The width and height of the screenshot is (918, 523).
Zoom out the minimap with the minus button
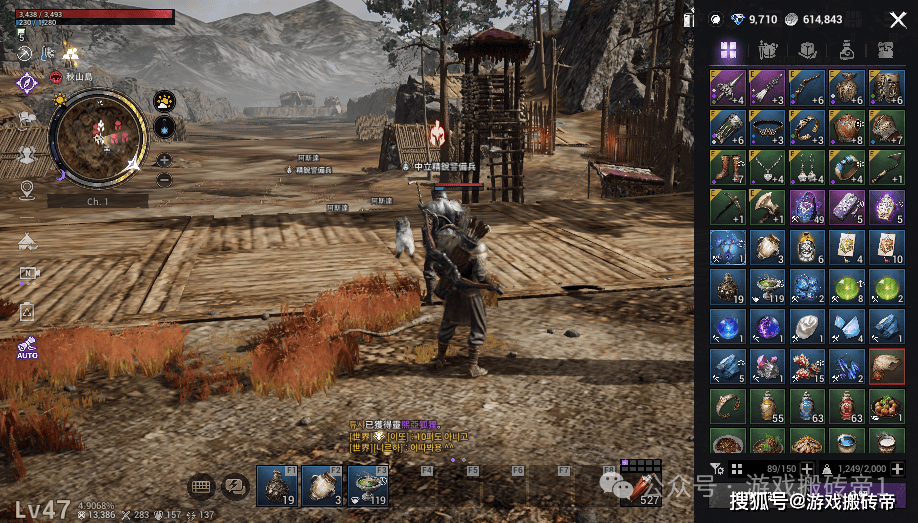164,179
